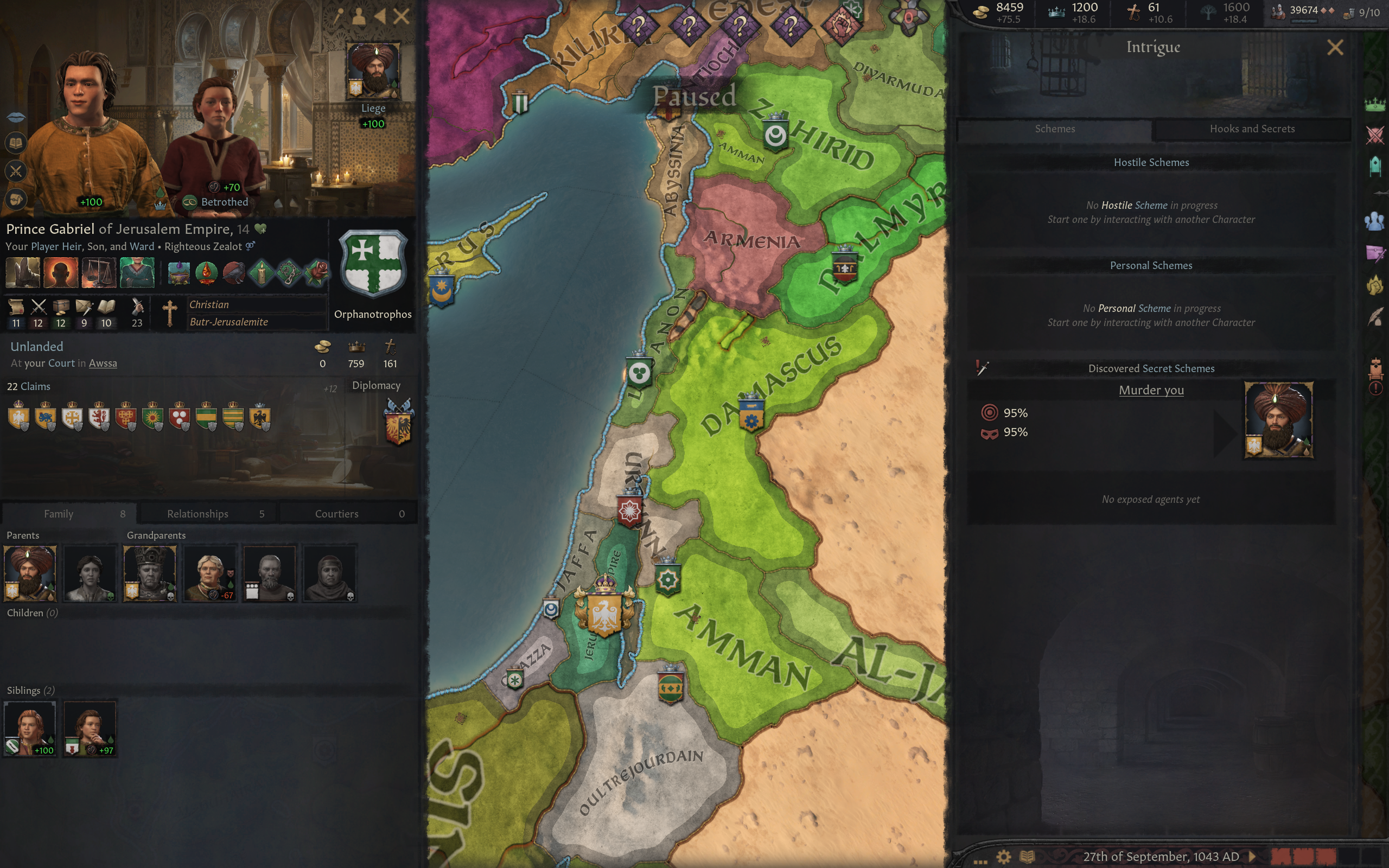The width and height of the screenshot is (1389, 868).
Task: Open the settings gear icon
Action: [1003, 857]
